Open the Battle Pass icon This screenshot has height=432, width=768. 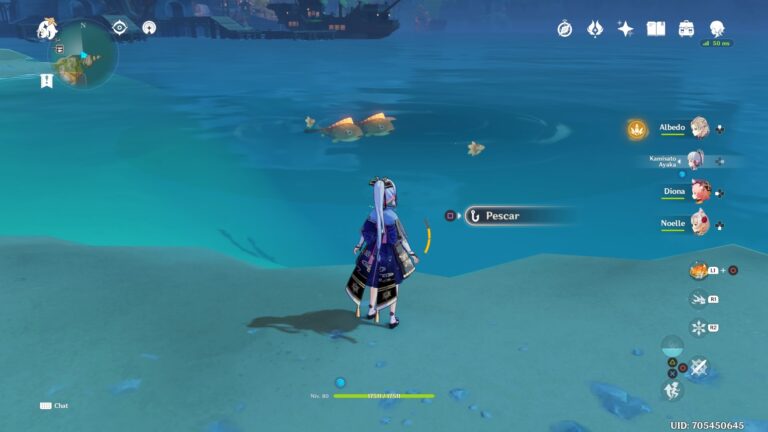[x=595, y=29]
